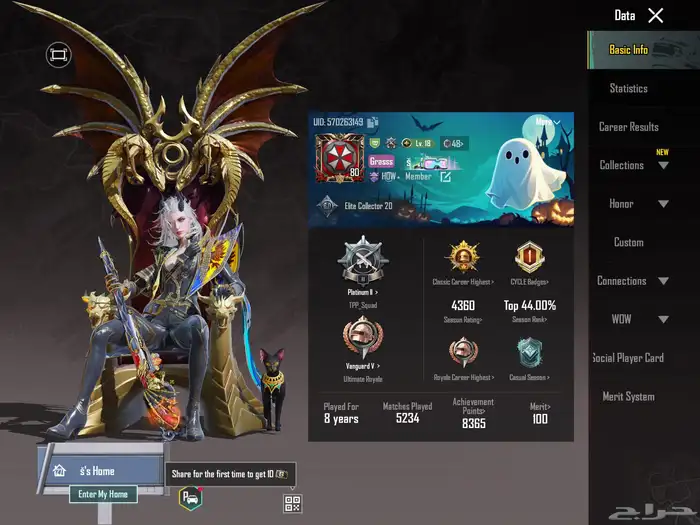This screenshot has height=525, width=700.
Task: Open the Merit System tab
Action: [x=629, y=396]
